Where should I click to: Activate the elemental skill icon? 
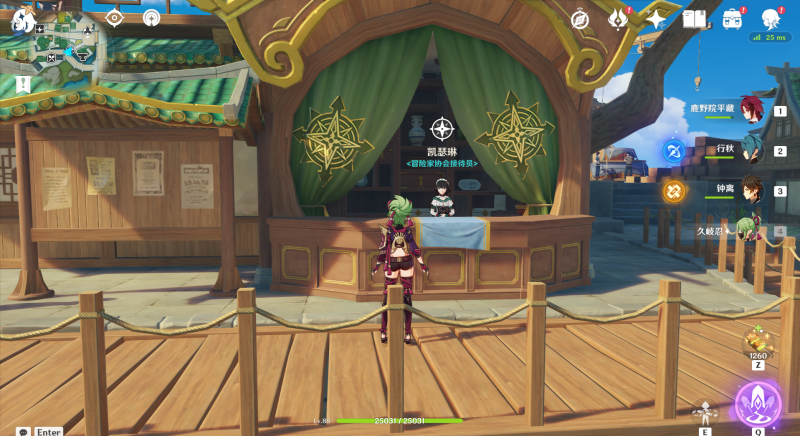coord(706,410)
